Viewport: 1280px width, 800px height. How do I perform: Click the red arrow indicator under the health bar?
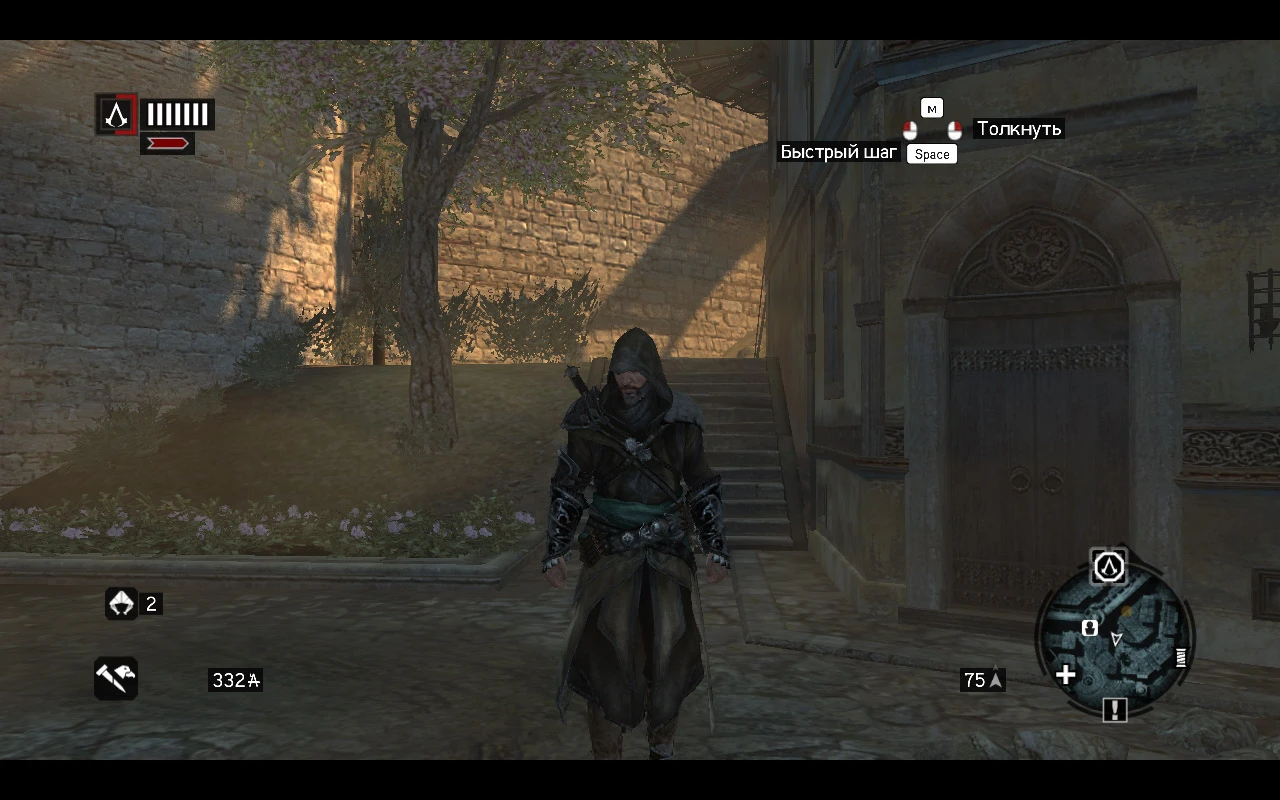pos(168,141)
